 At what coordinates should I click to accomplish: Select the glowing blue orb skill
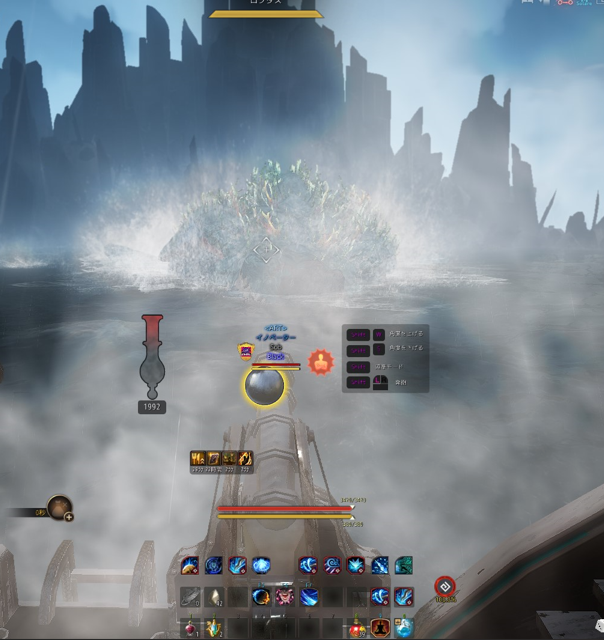pyautogui.click(x=261, y=566)
